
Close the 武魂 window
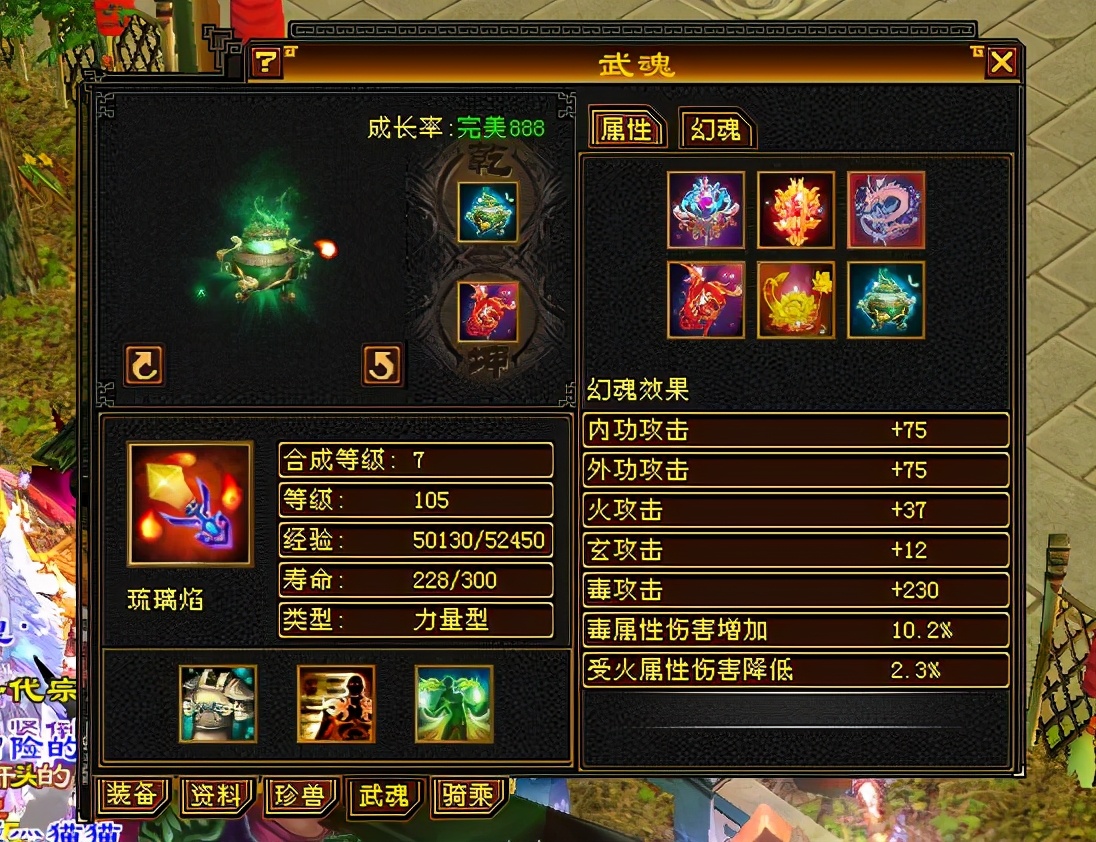pyautogui.click(x=1001, y=63)
